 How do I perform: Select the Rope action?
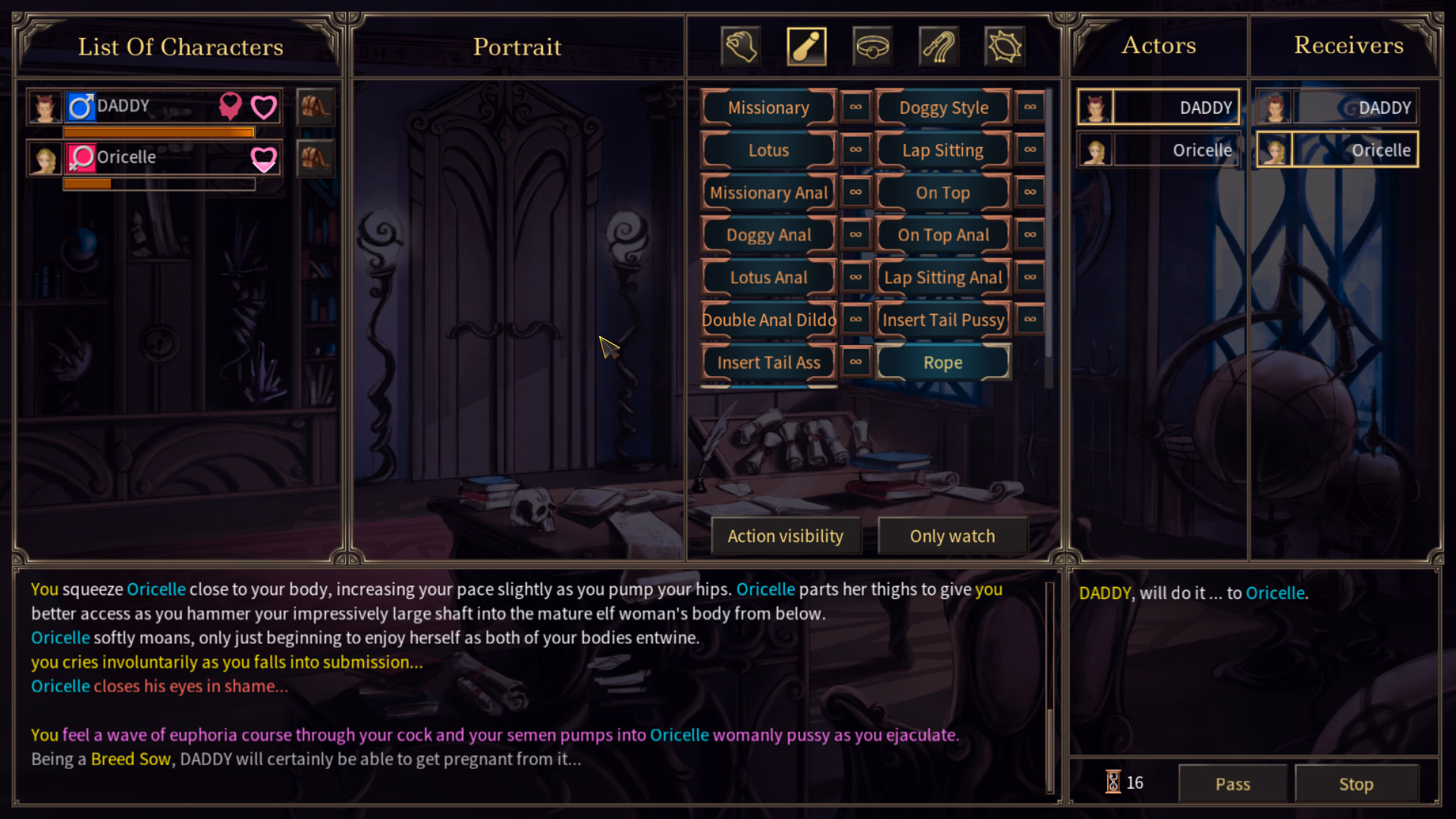click(943, 362)
